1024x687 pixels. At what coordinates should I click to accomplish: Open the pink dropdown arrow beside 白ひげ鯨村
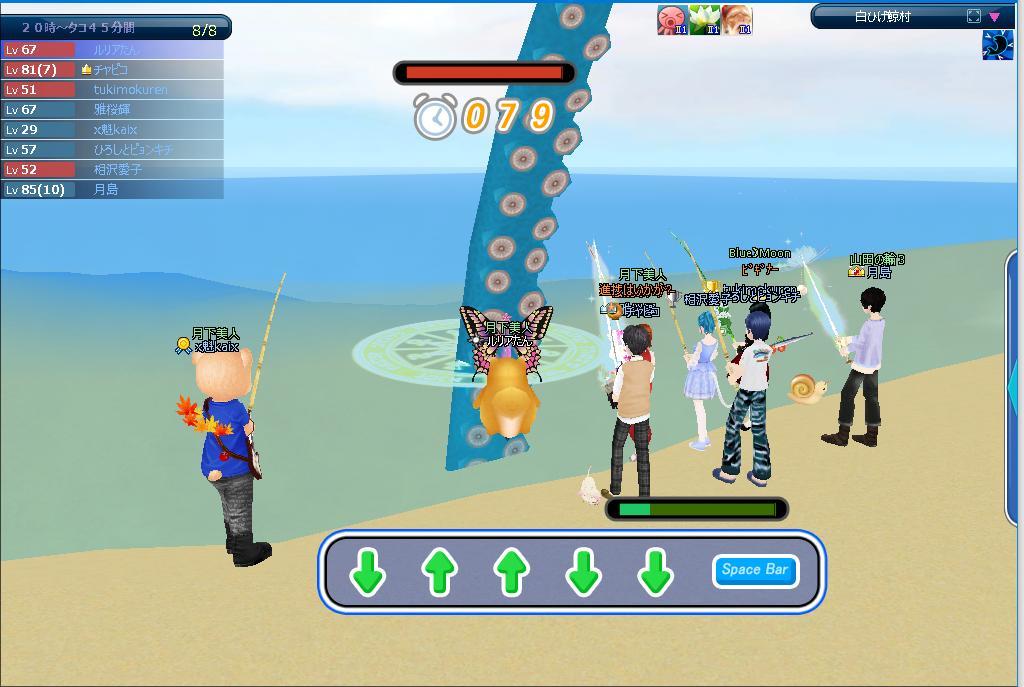pyautogui.click(x=994, y=16)
